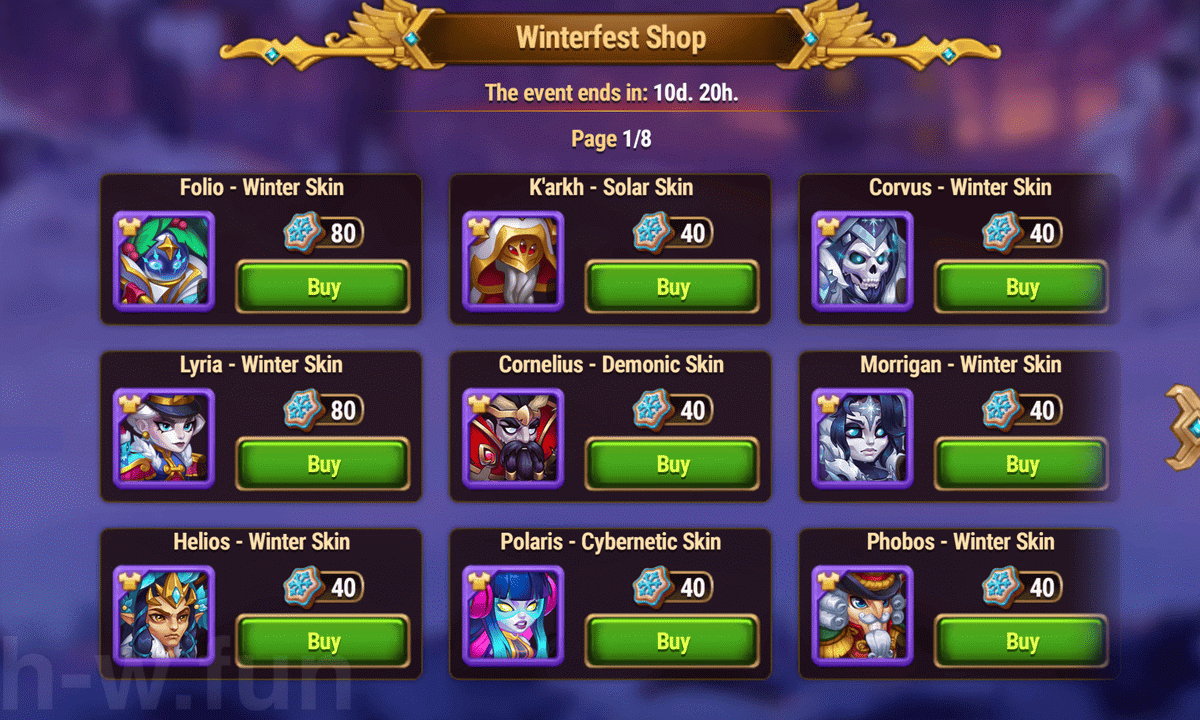
Task: Inspect Phobos's nutcracker skin portrait
Action: point(862,615)
